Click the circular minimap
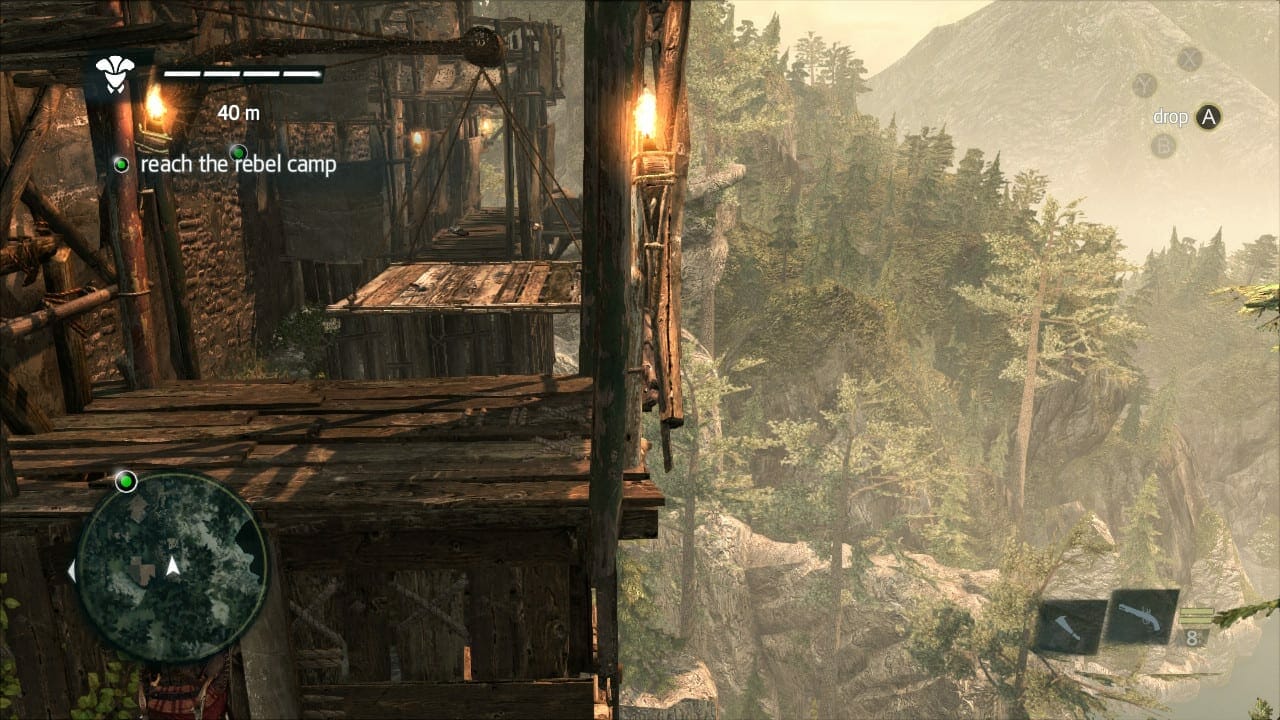 coord(172,567)
